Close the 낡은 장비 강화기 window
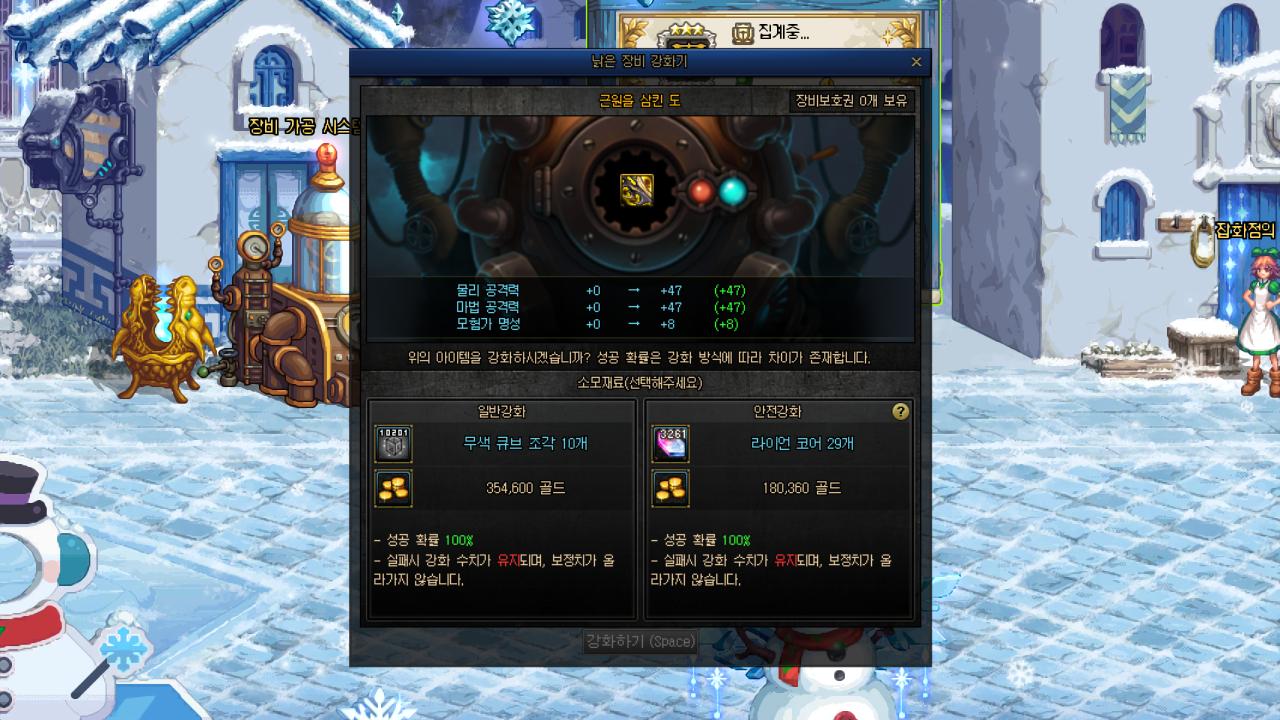Image resolution: width=1280 pixels, height=720 pixels. tap(916, 61)
